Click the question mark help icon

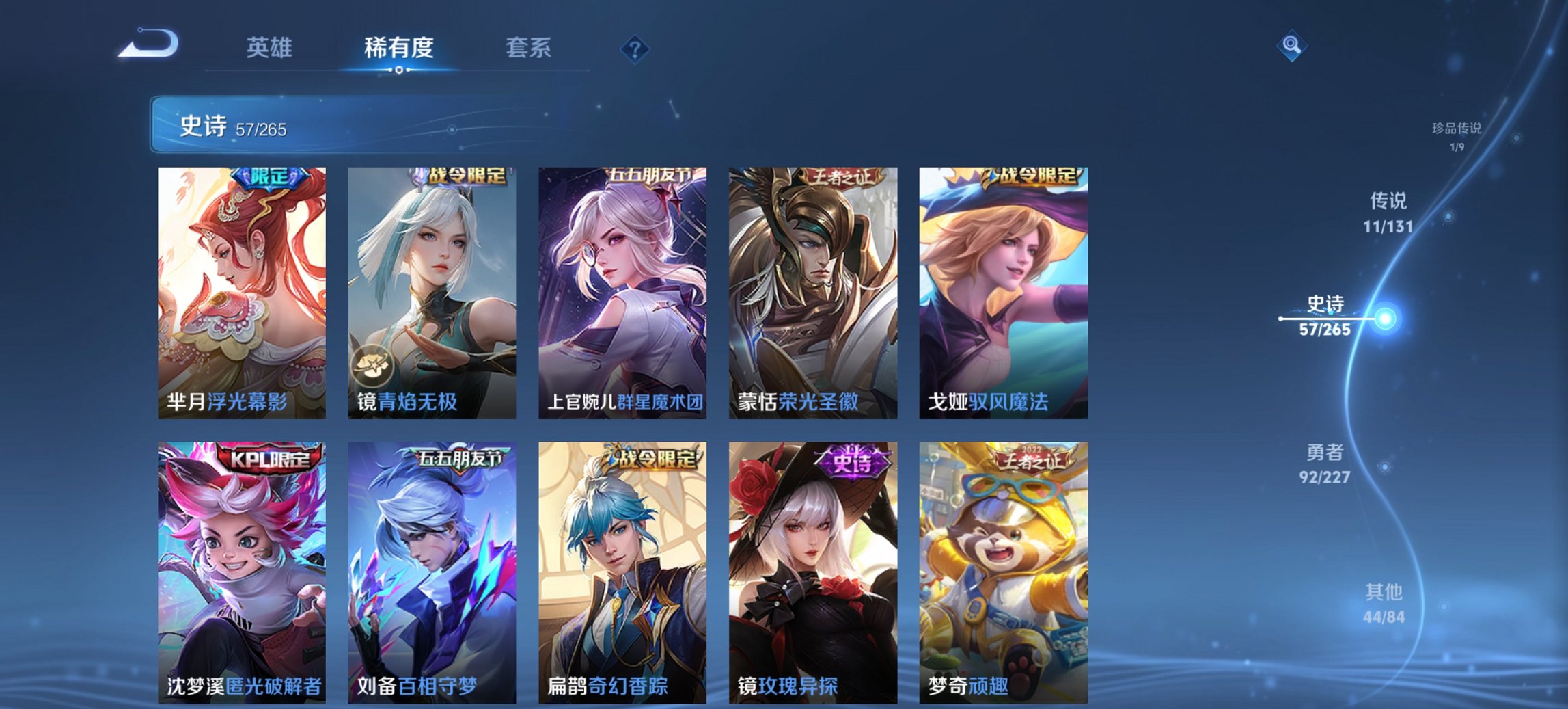[x=635, y=49]
